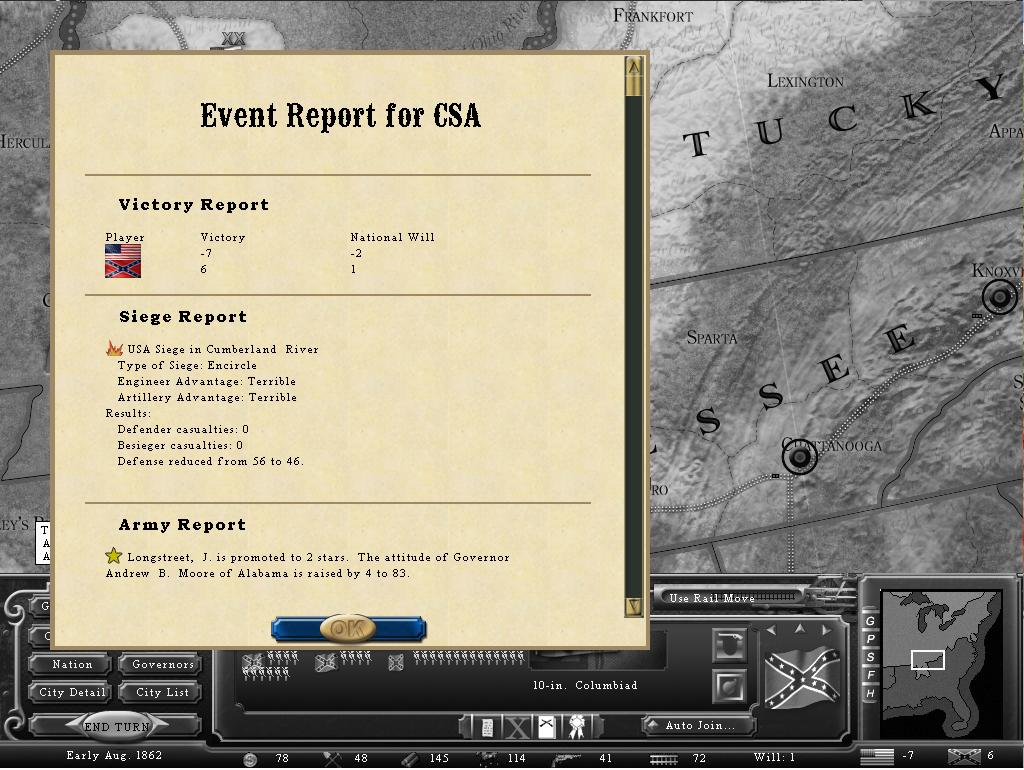Select the F map filter button

(870, 676)
